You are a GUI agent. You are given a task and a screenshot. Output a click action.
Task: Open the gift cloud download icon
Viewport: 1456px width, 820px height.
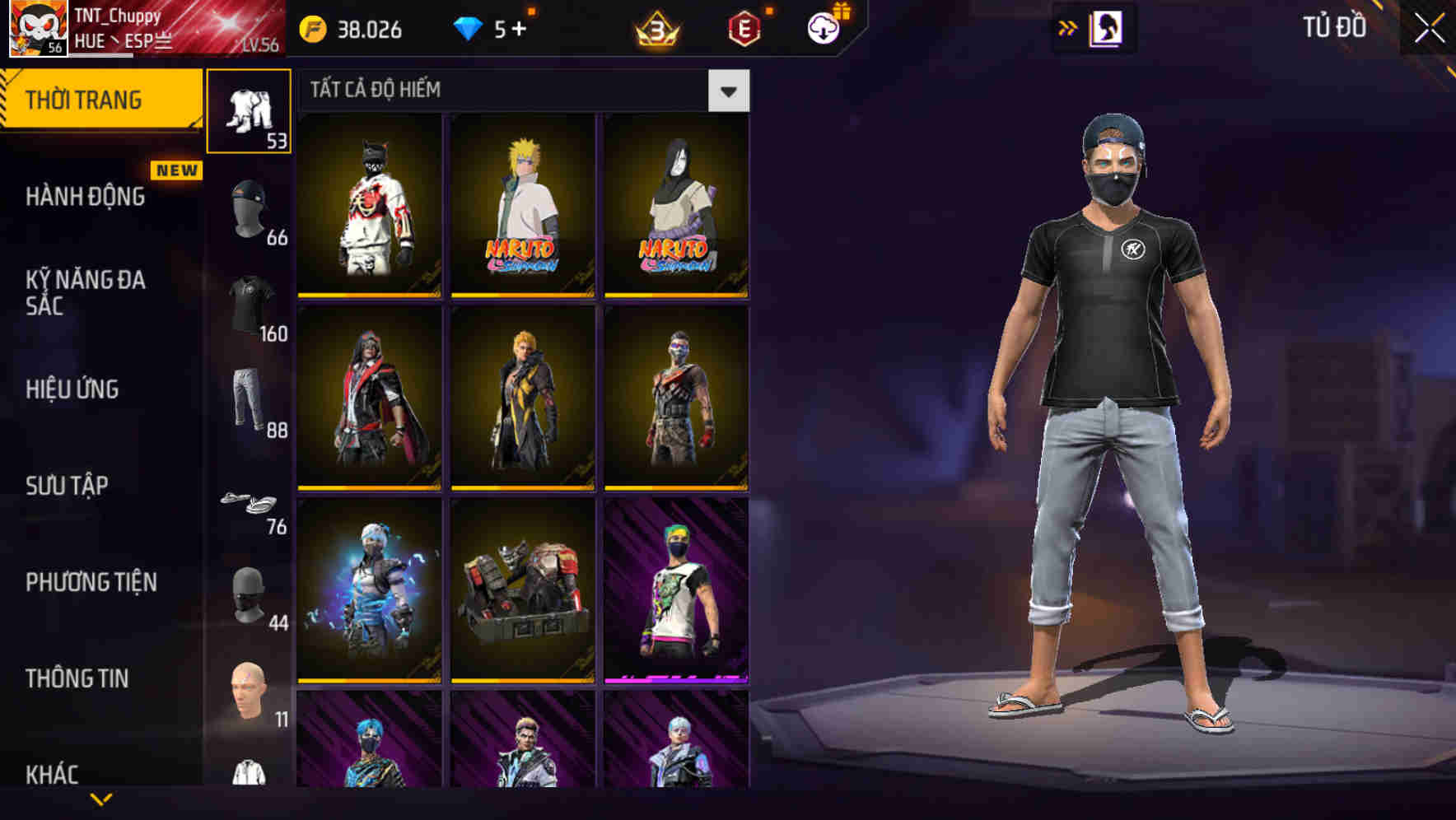(823, 27)
